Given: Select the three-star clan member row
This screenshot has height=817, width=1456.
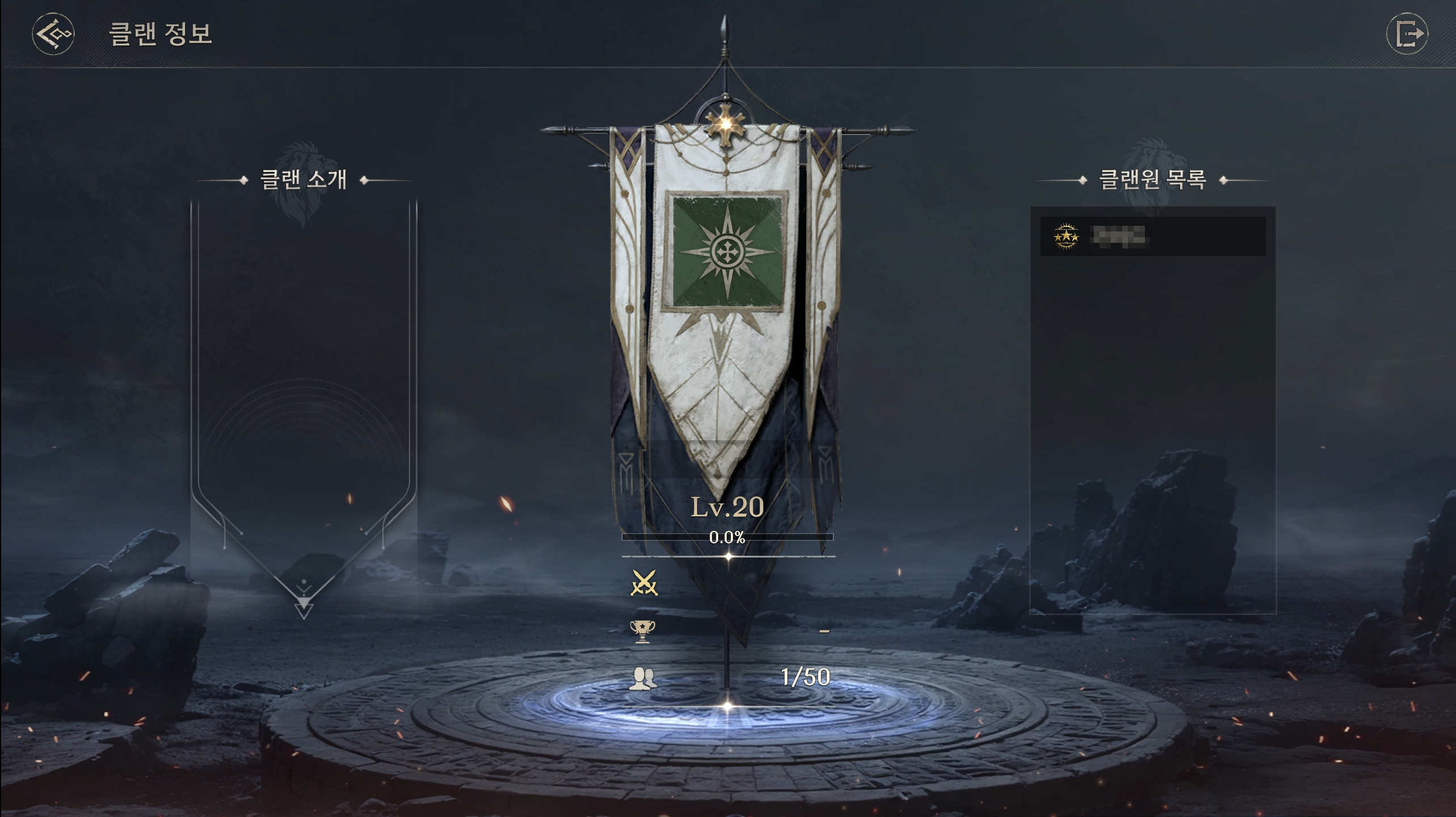Looking at the screenshot, I should click(1152, 236).
